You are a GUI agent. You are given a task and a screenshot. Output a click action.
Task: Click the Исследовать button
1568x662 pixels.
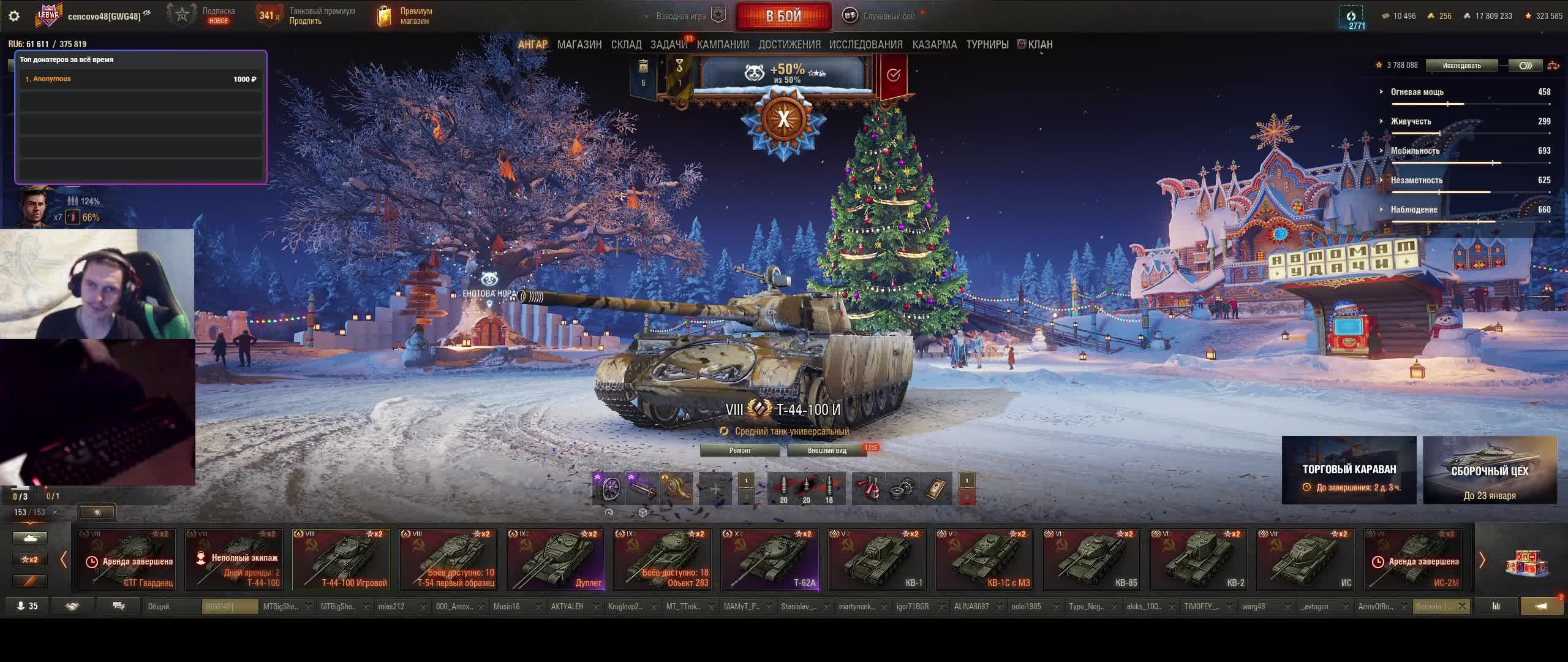coord(1461,66)
